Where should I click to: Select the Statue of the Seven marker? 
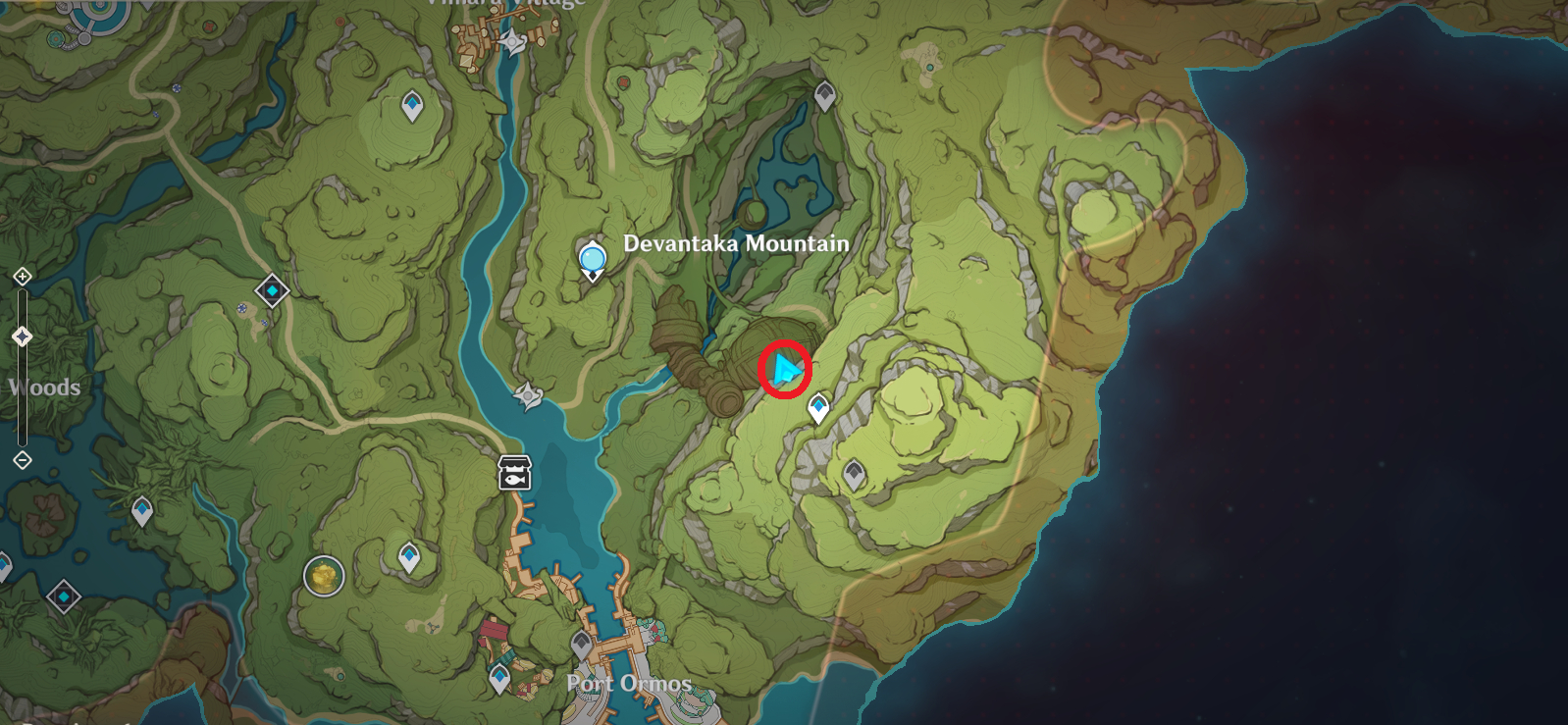point(592,259)
